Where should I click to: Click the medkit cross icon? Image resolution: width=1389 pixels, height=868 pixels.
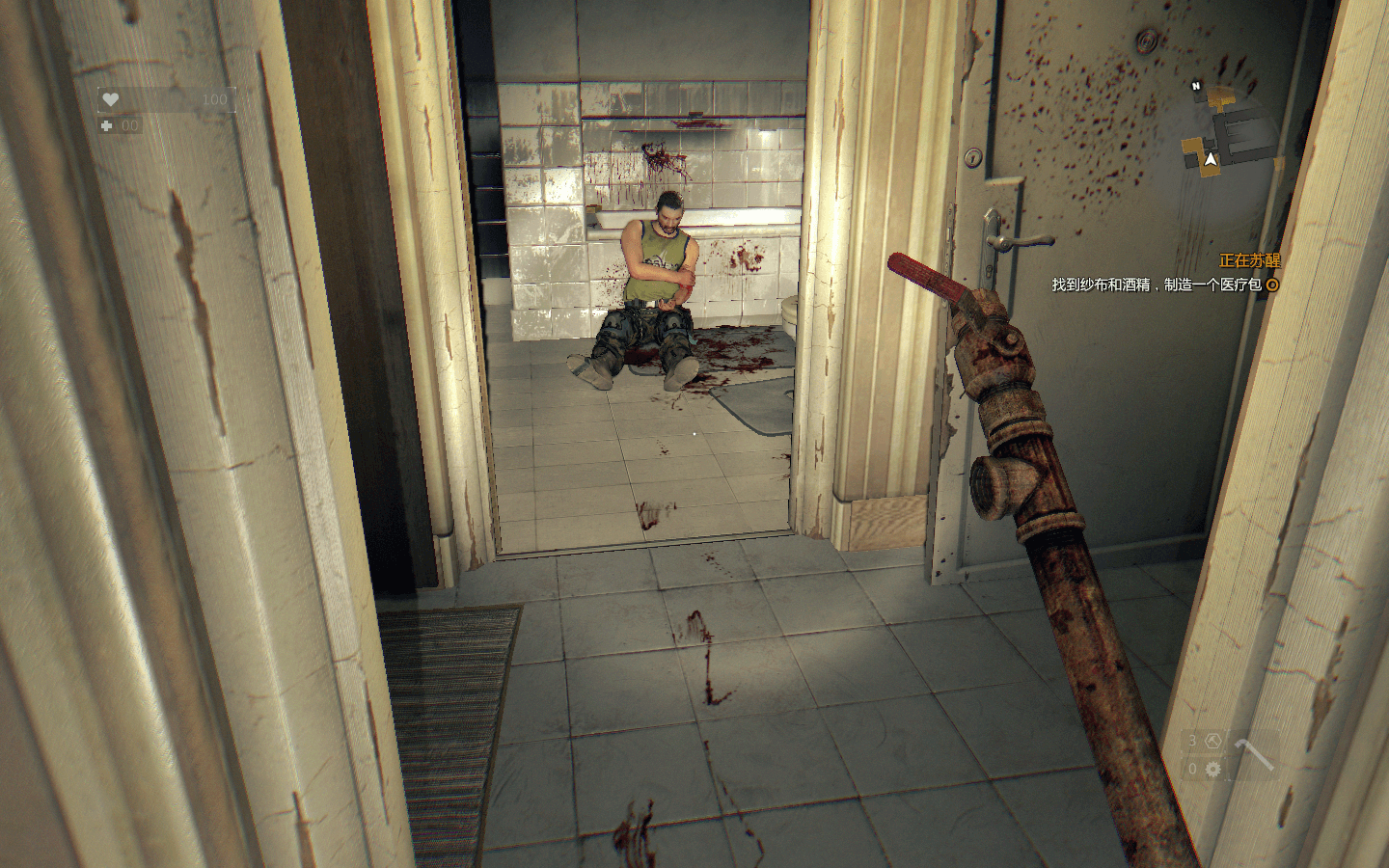[107, 125]
